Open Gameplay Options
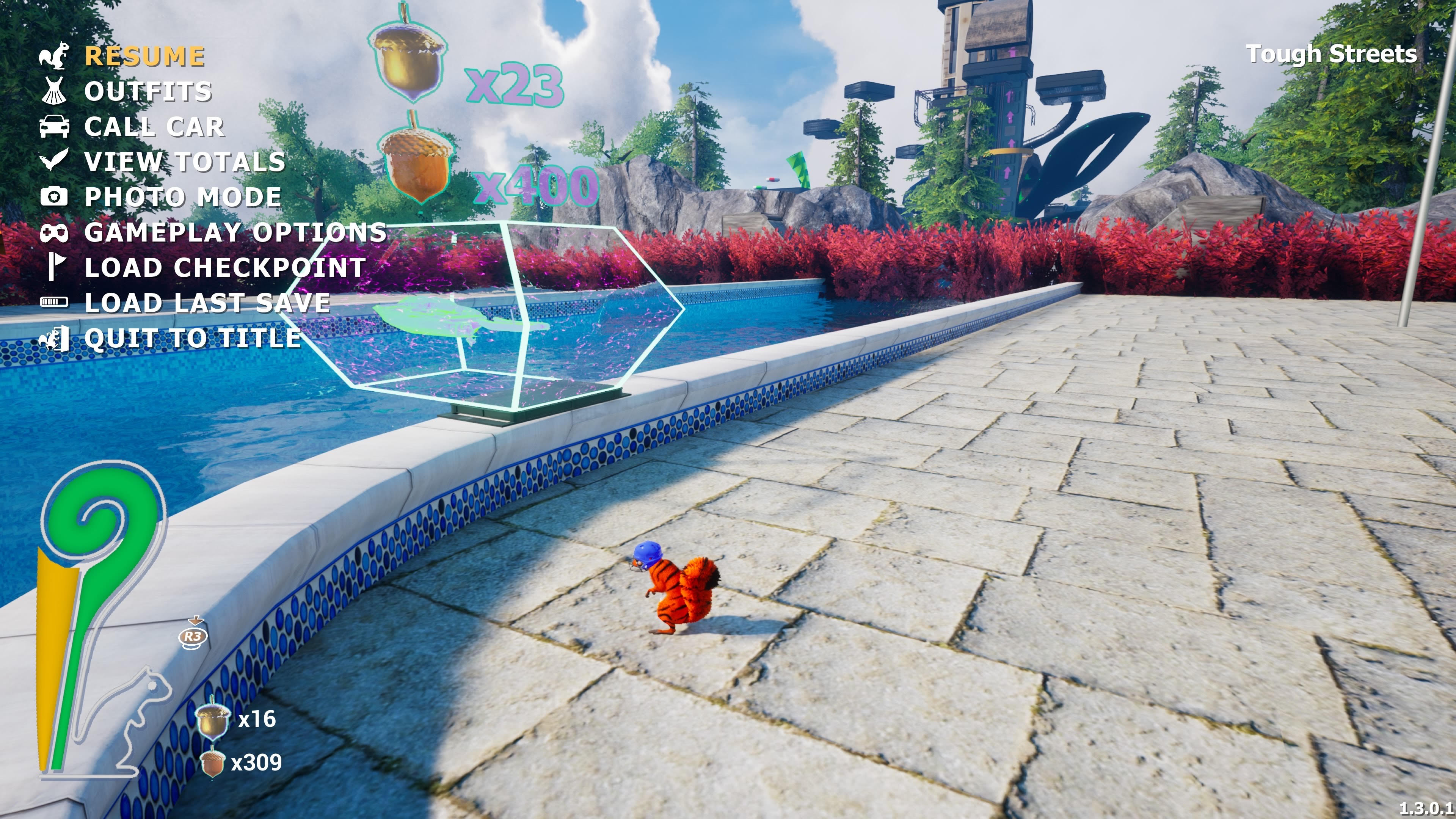 (235, 232)
